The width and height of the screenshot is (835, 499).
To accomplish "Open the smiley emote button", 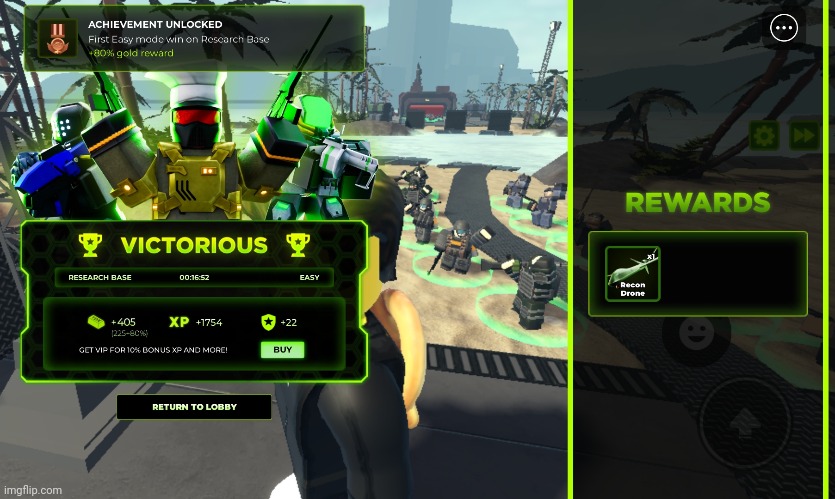I will [691, 335].
